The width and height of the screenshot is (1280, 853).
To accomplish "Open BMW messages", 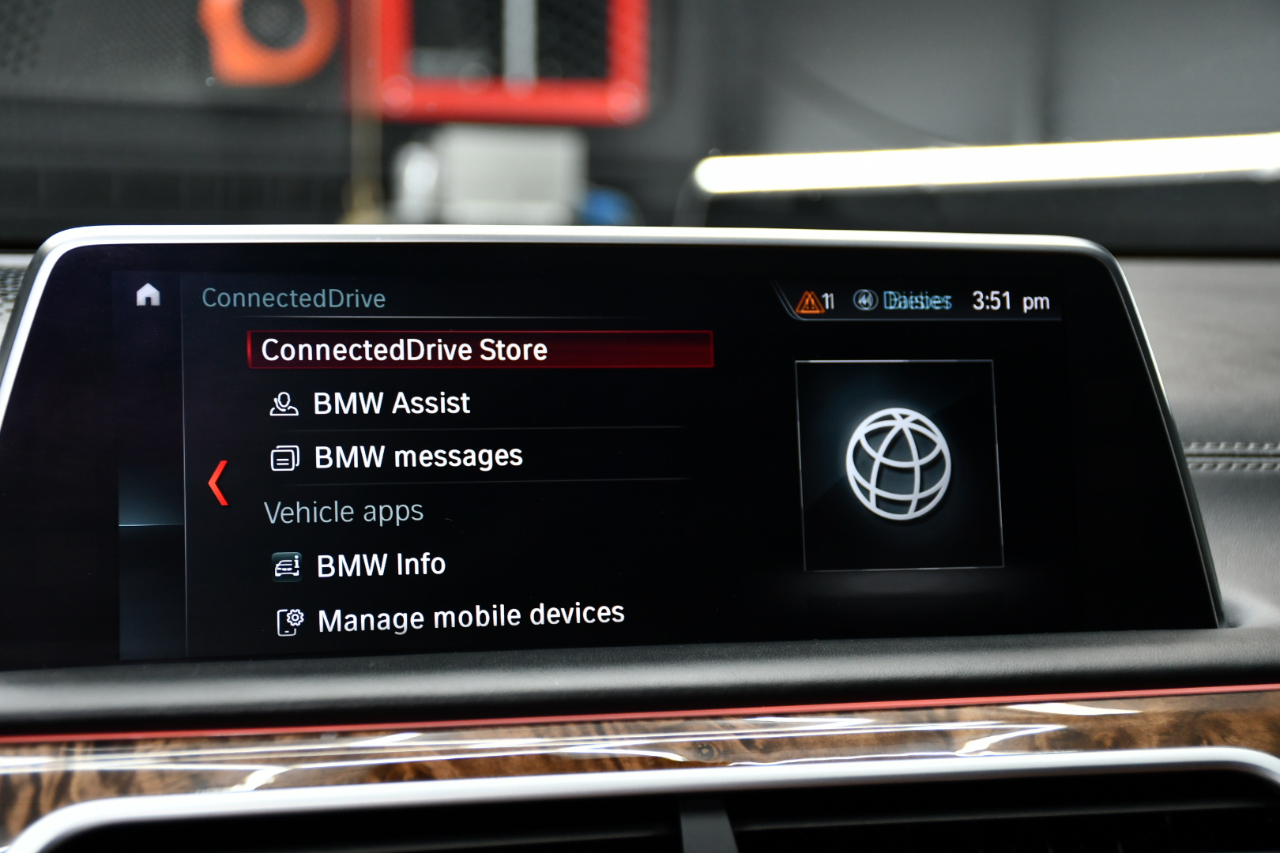I will click(x=417, y=457).
